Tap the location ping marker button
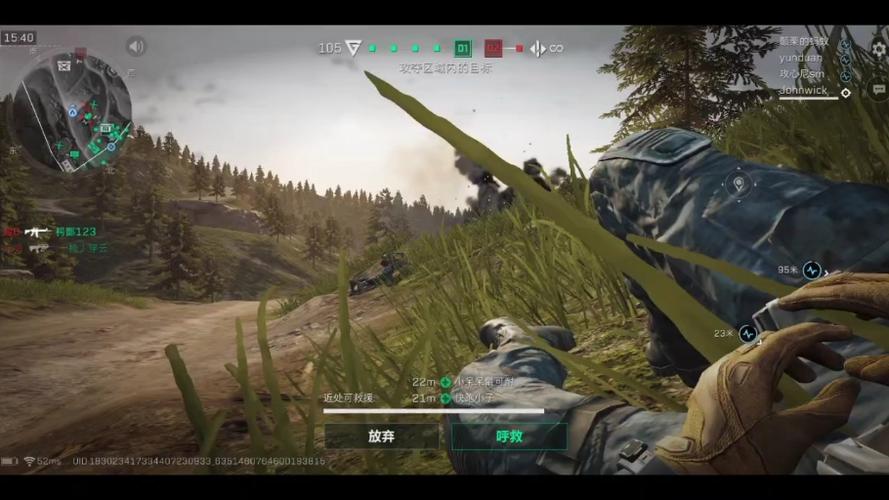The width and height of the screenshot is (889, 500). [x=739, y=184]
